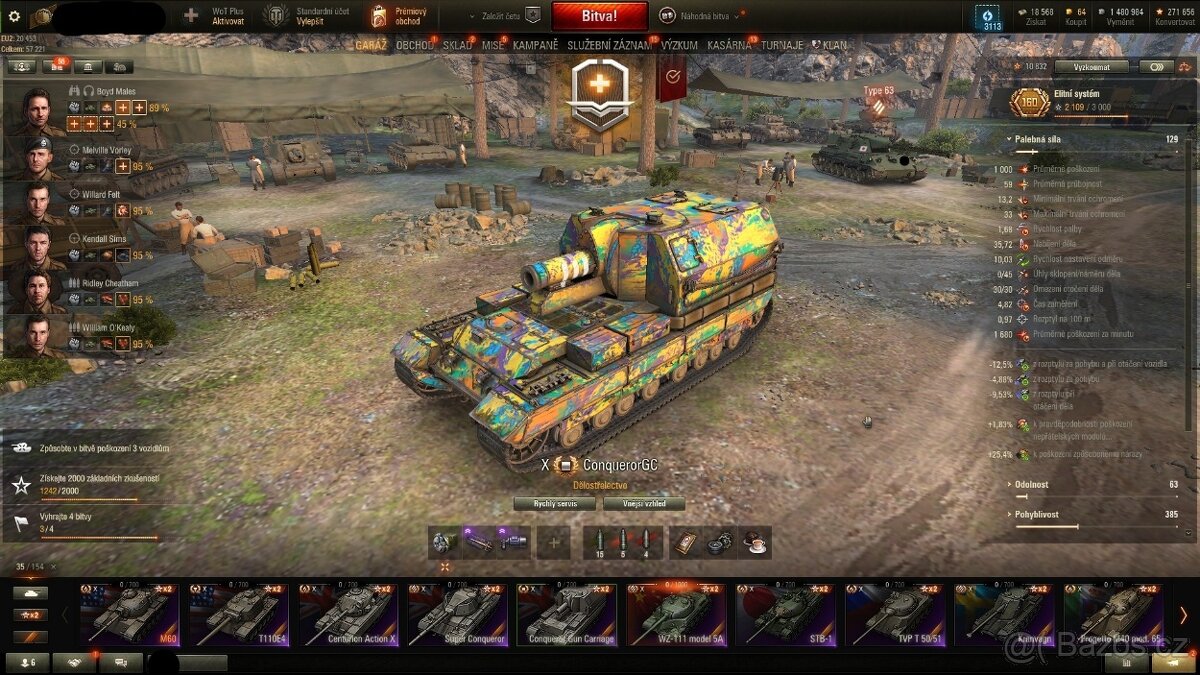This screenshot has width=1200, height=675.
Task: Switch to the Obchod tab
Action: (x=414, y=45)
